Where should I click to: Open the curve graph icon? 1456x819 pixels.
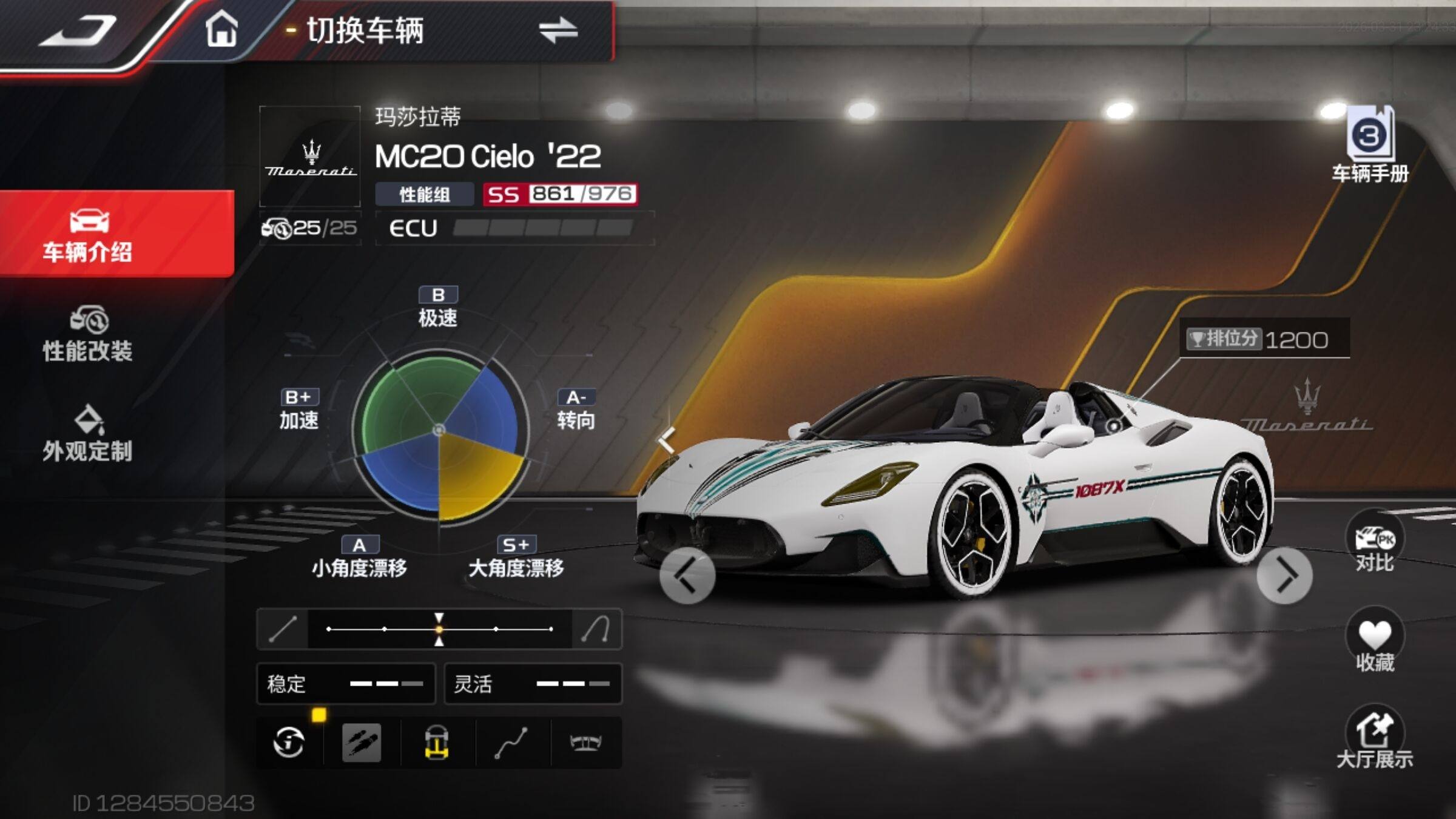click(511, 743)
